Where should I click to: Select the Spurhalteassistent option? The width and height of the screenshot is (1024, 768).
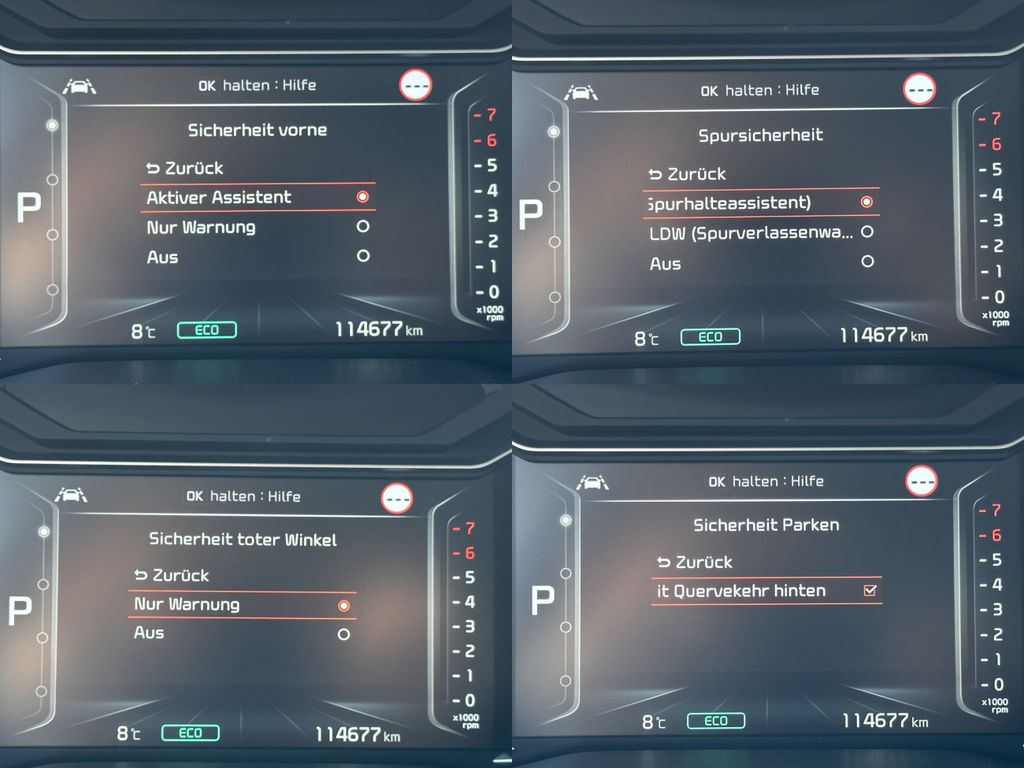point(760,203)
